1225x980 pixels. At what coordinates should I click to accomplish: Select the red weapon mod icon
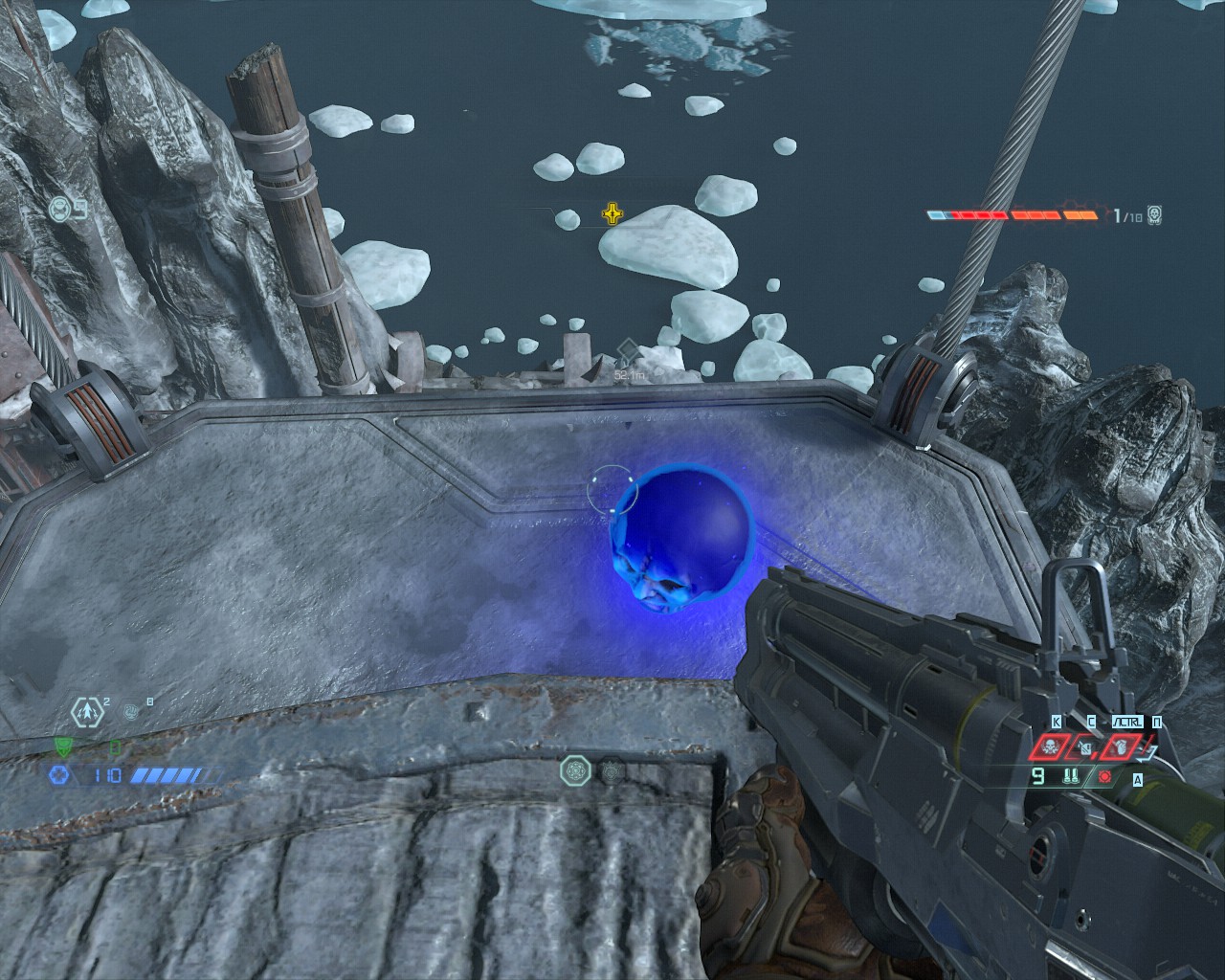click(x=1105, y=777)
